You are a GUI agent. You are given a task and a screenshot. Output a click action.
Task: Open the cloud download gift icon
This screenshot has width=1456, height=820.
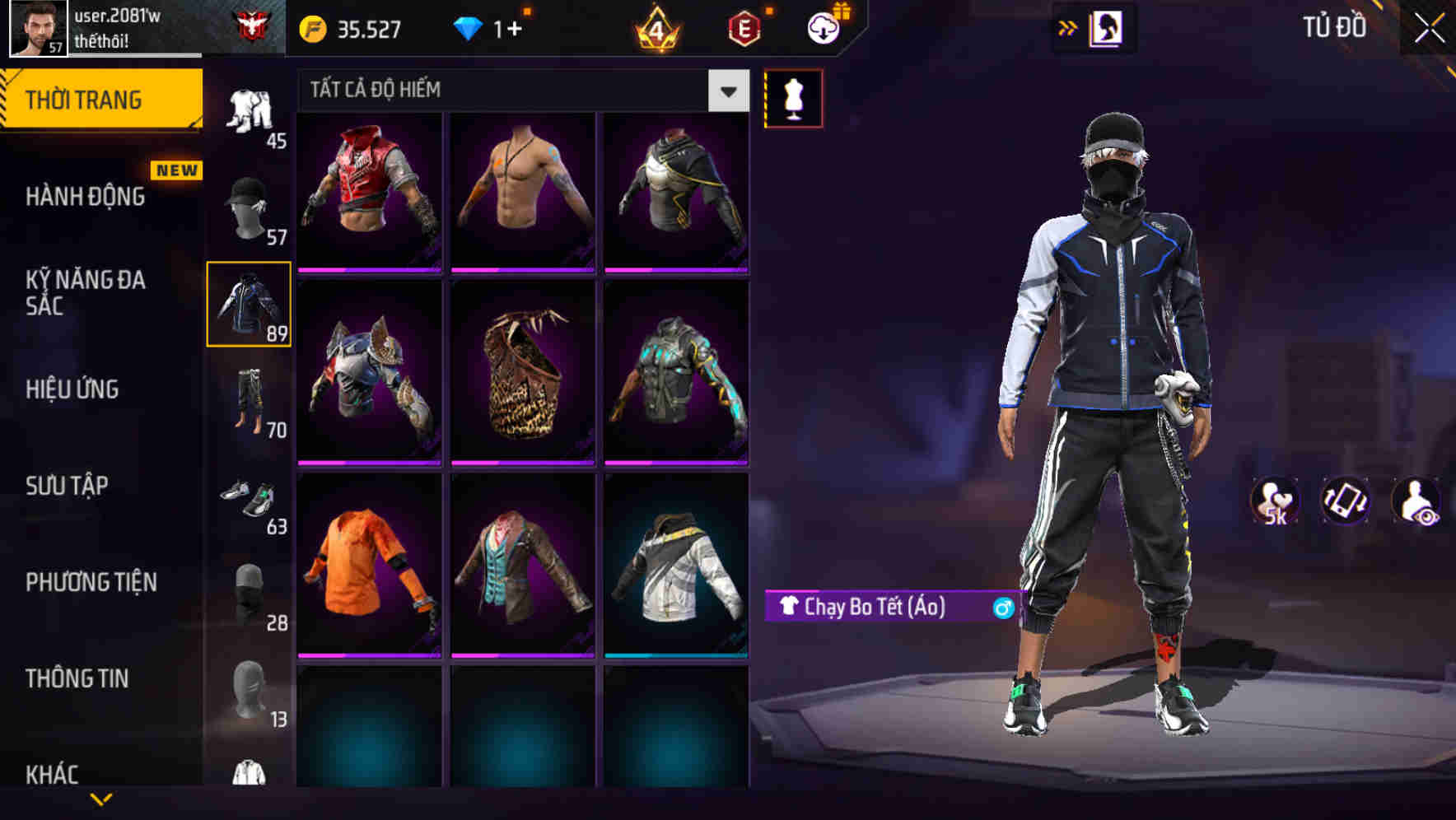[x=823, y=27]
